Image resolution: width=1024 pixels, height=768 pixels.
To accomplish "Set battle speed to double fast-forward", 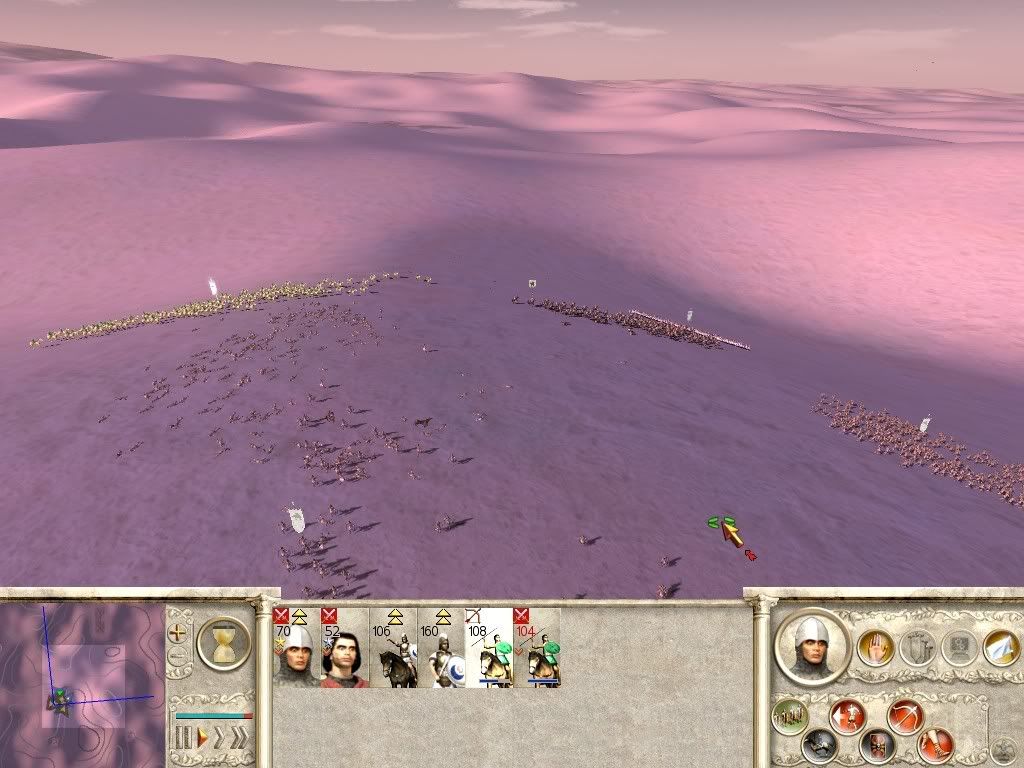I will pos(220,738).
